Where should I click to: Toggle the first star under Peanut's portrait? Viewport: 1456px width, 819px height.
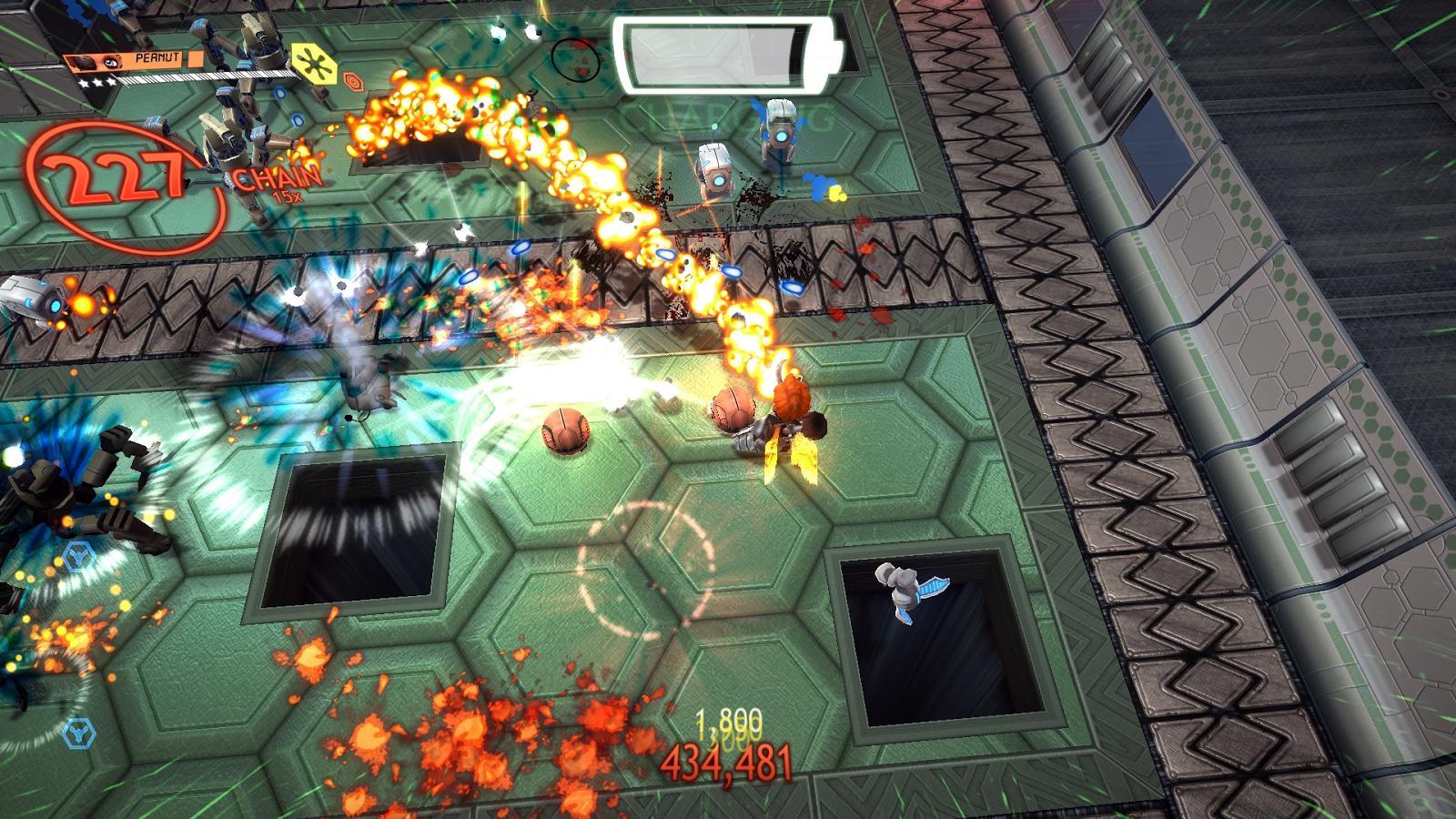(x=85, y=83)
